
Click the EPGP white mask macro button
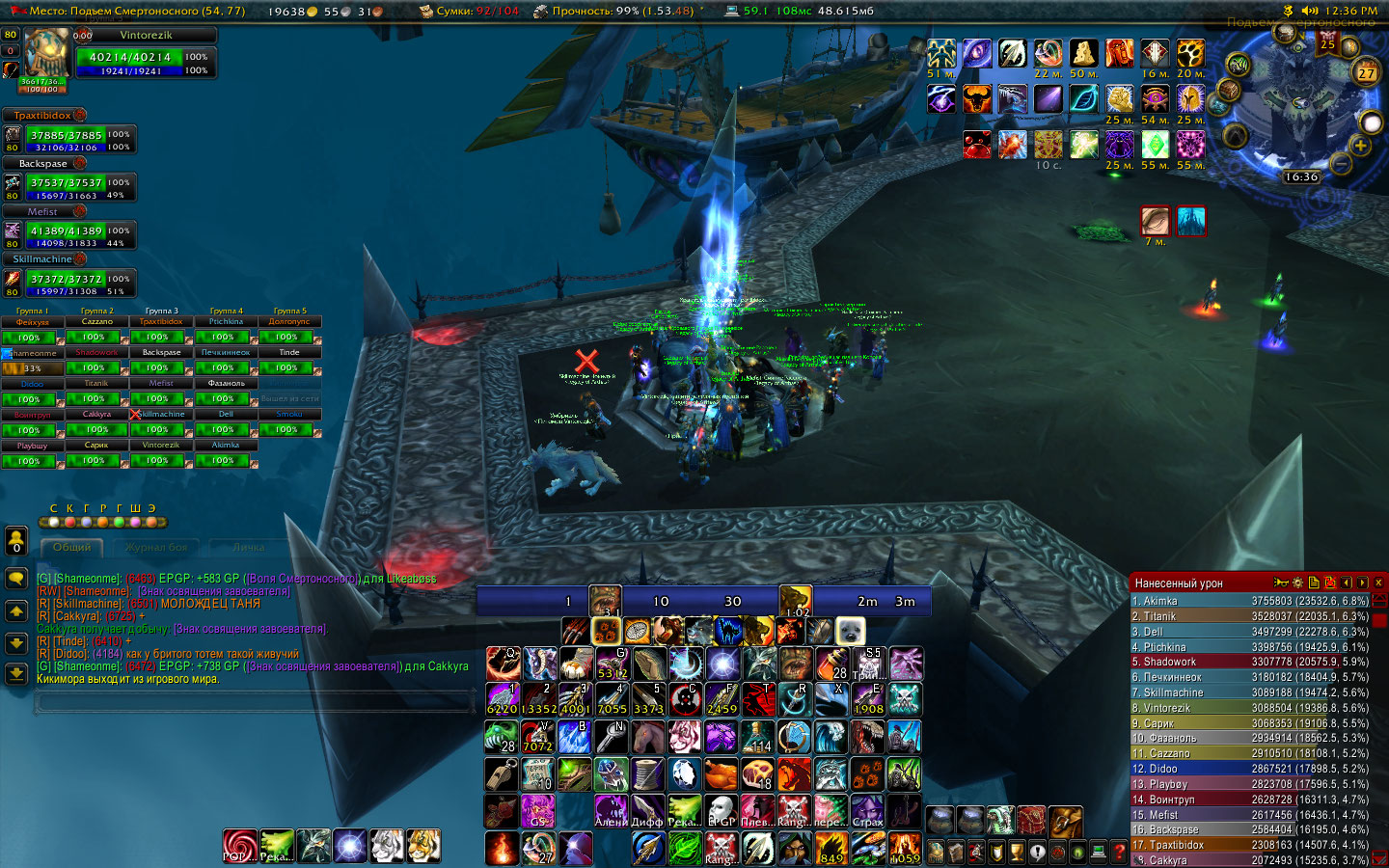pos(721,811)
